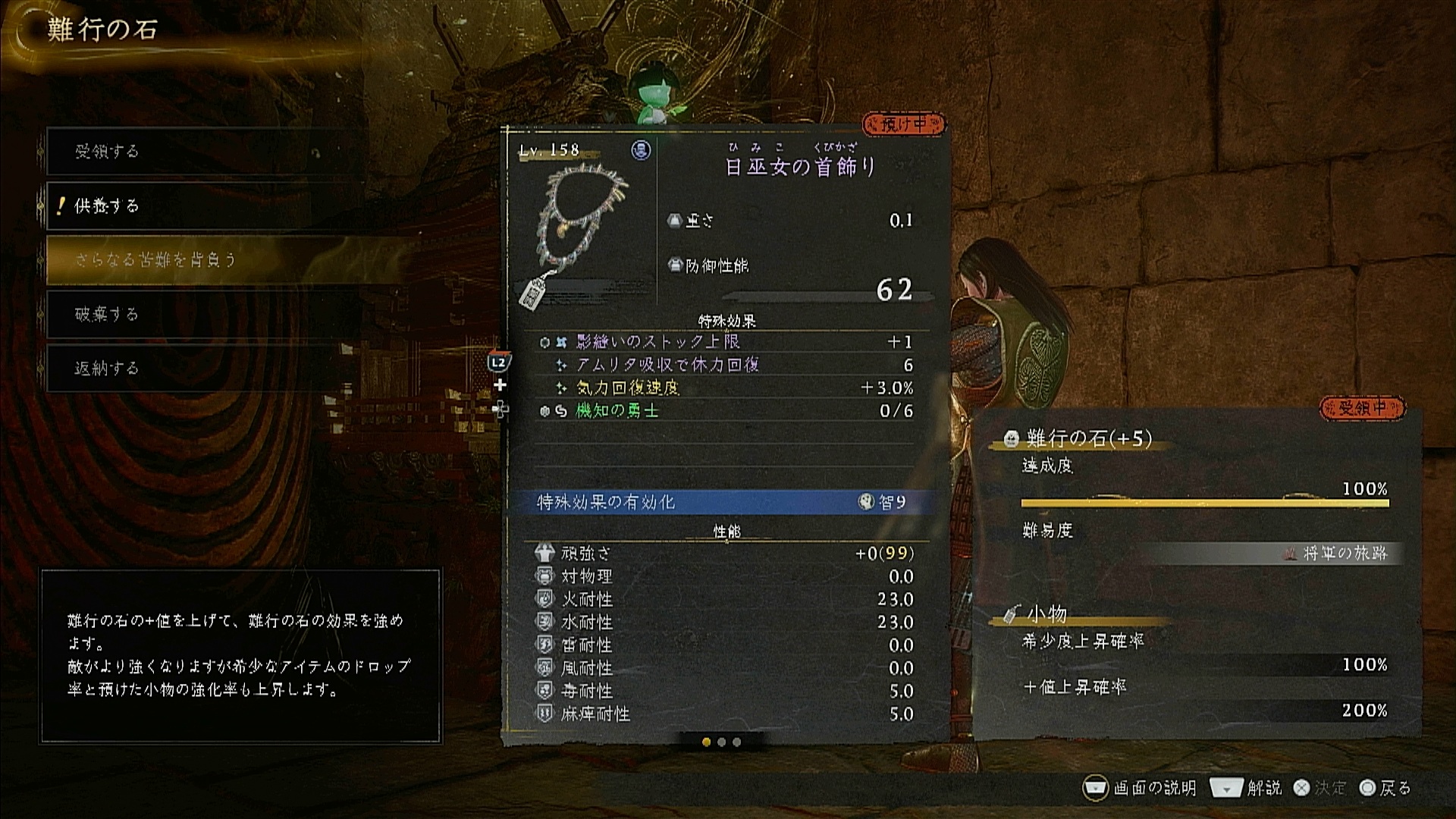The image size is (1456, 819).
Task: Click the item panel page indicator dots
Action: [x=721, y=742]
